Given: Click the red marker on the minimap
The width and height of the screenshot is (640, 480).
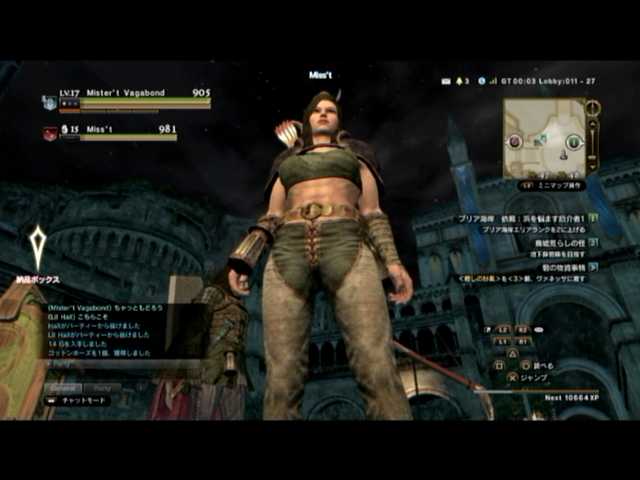Looking at the screenshot, I should point(516,142).
